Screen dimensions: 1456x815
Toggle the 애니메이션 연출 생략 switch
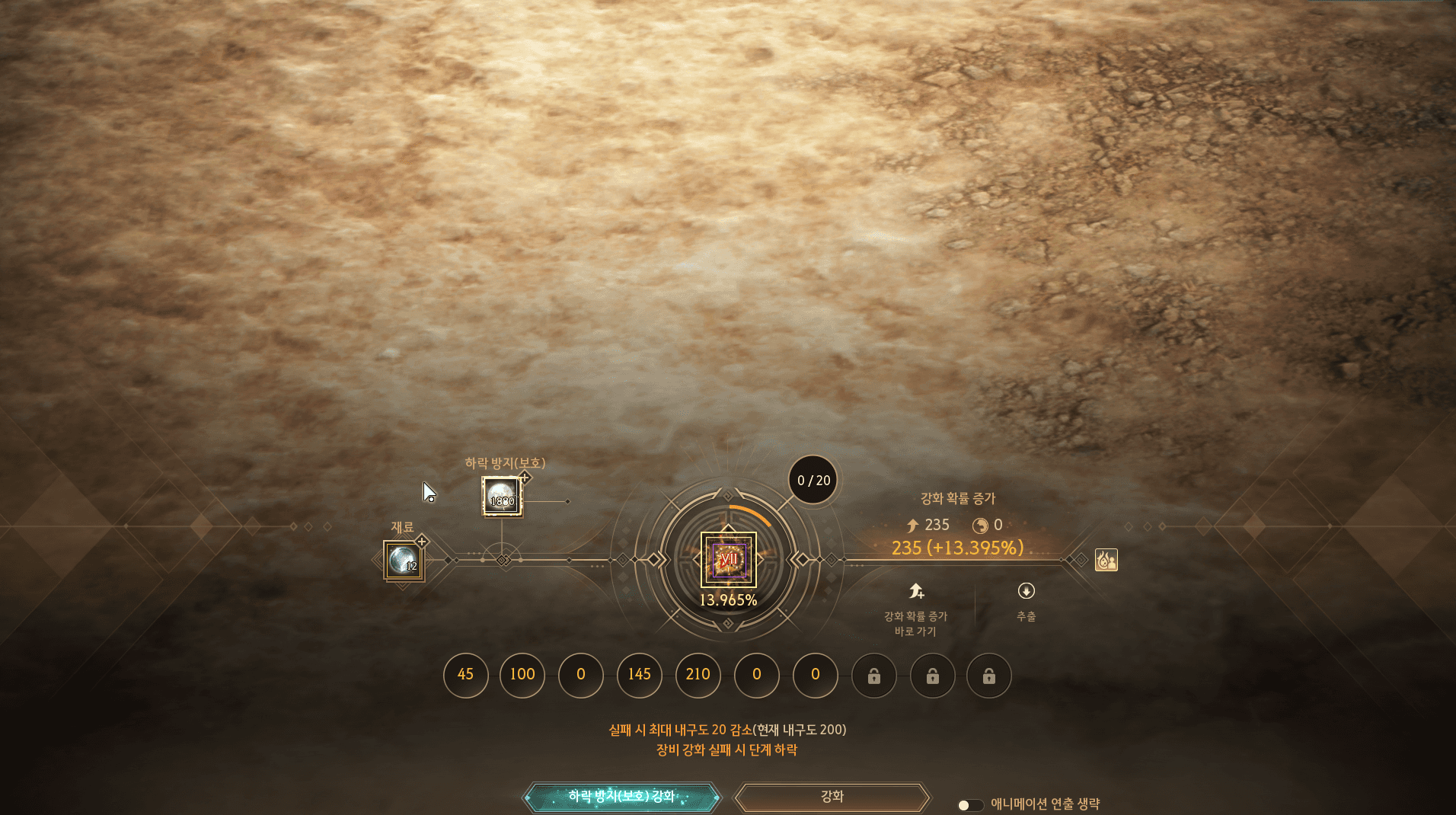(969, 805)
